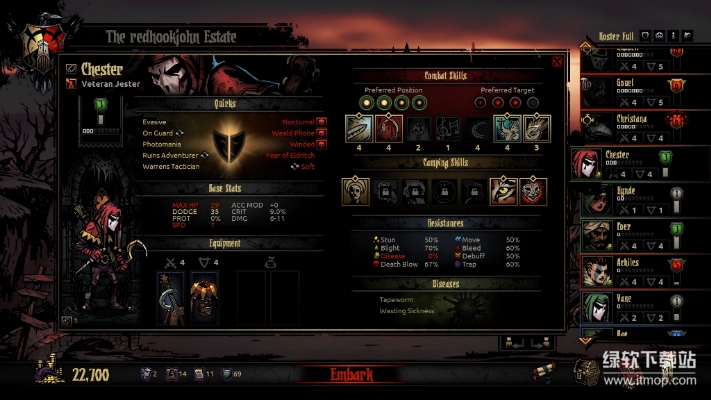The width and height of the screenshot is (711, 400).
Task: Select Achiles in the roster list
Action: tap(630, 272)
